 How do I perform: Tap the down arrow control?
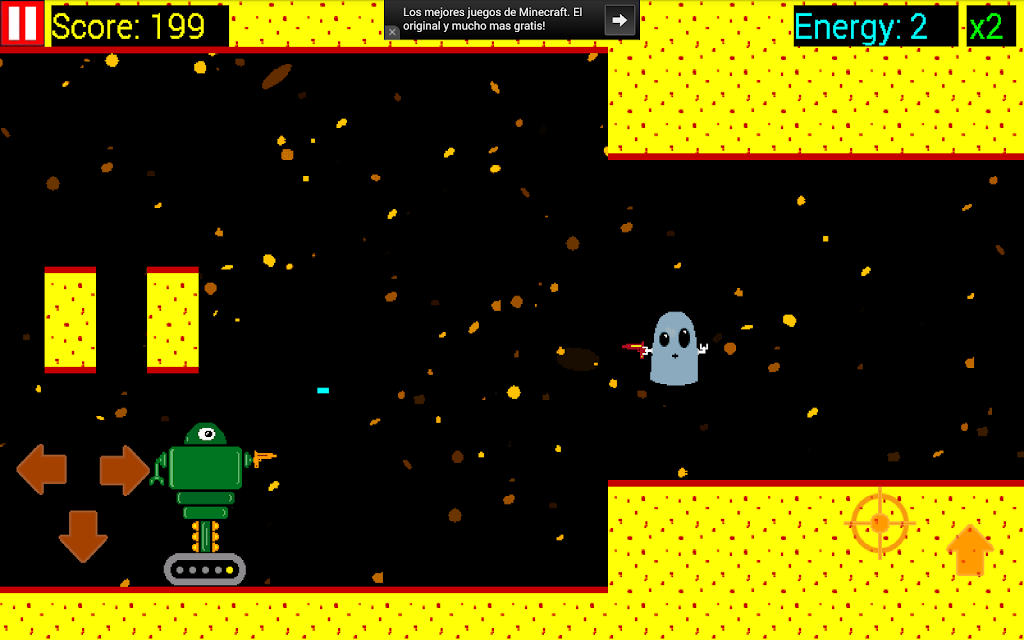tap(83, 536)
